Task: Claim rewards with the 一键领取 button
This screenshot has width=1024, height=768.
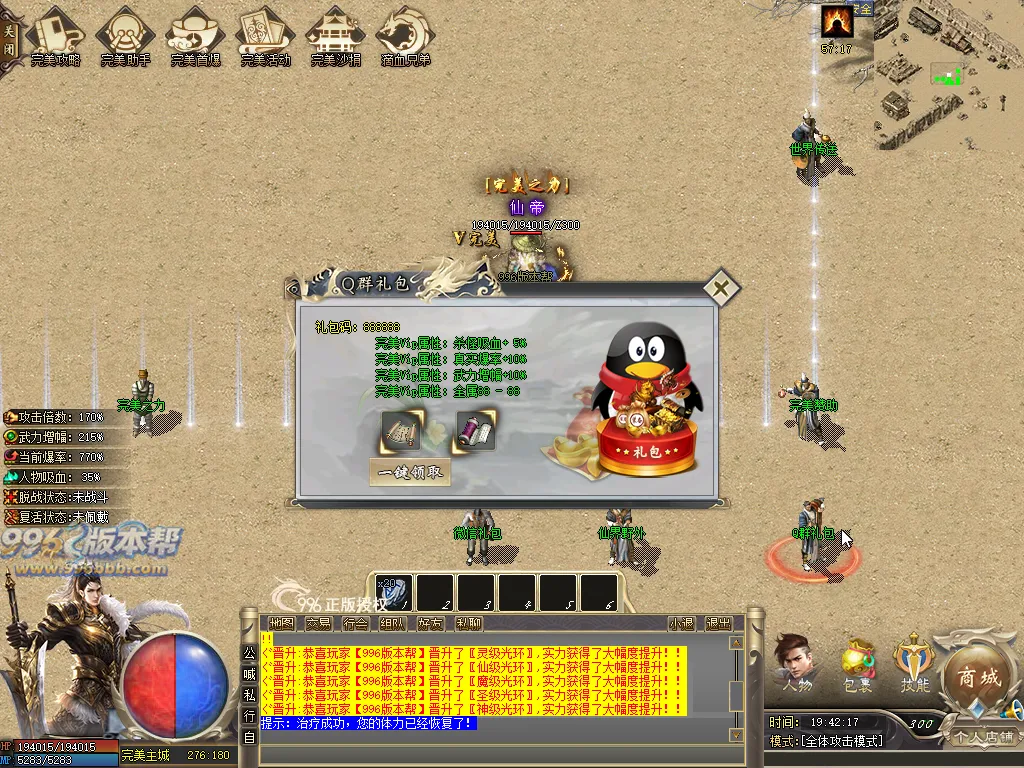Action: coord(410,473)
